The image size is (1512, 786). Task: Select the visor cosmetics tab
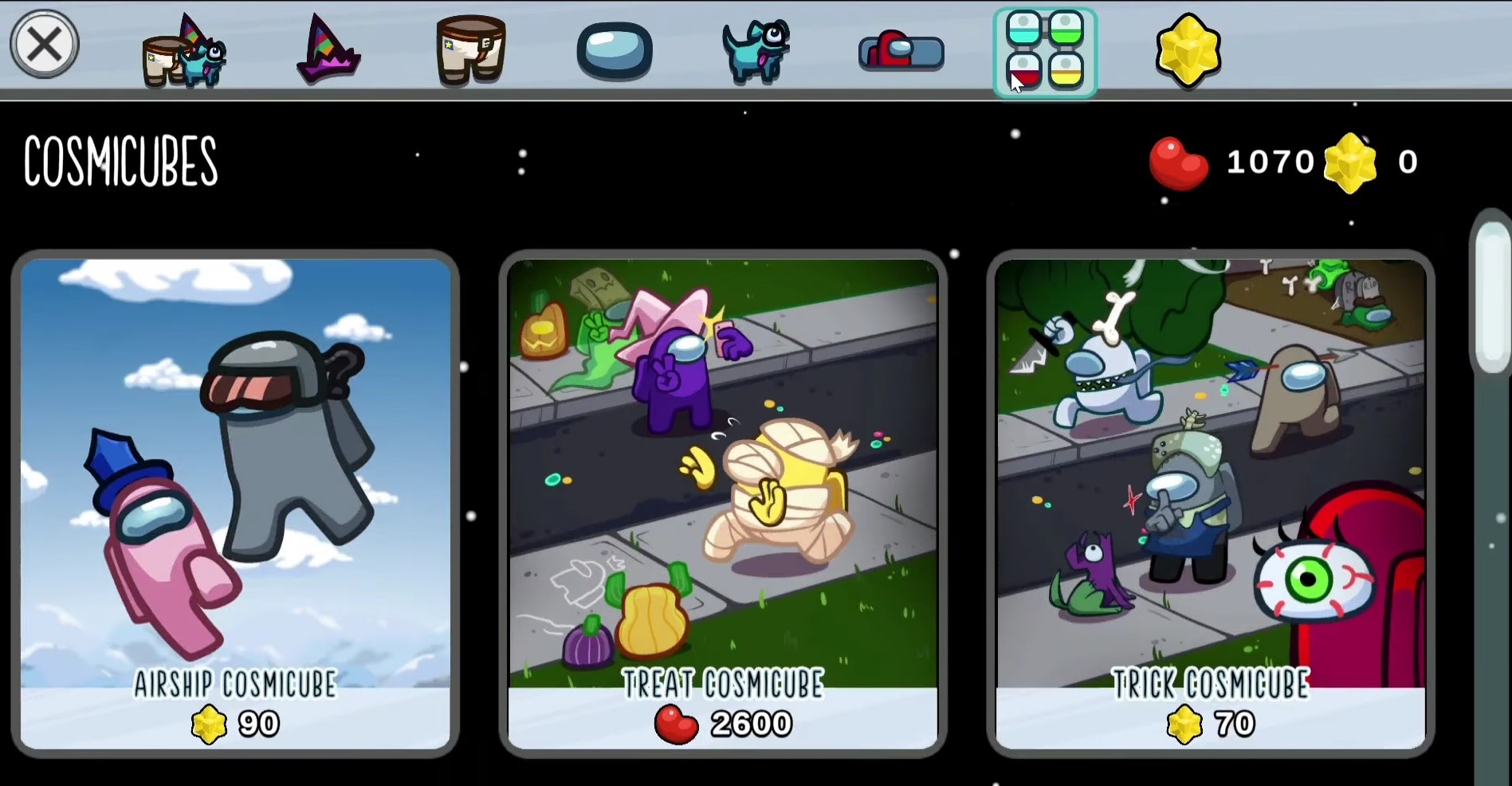click(614, 51)
